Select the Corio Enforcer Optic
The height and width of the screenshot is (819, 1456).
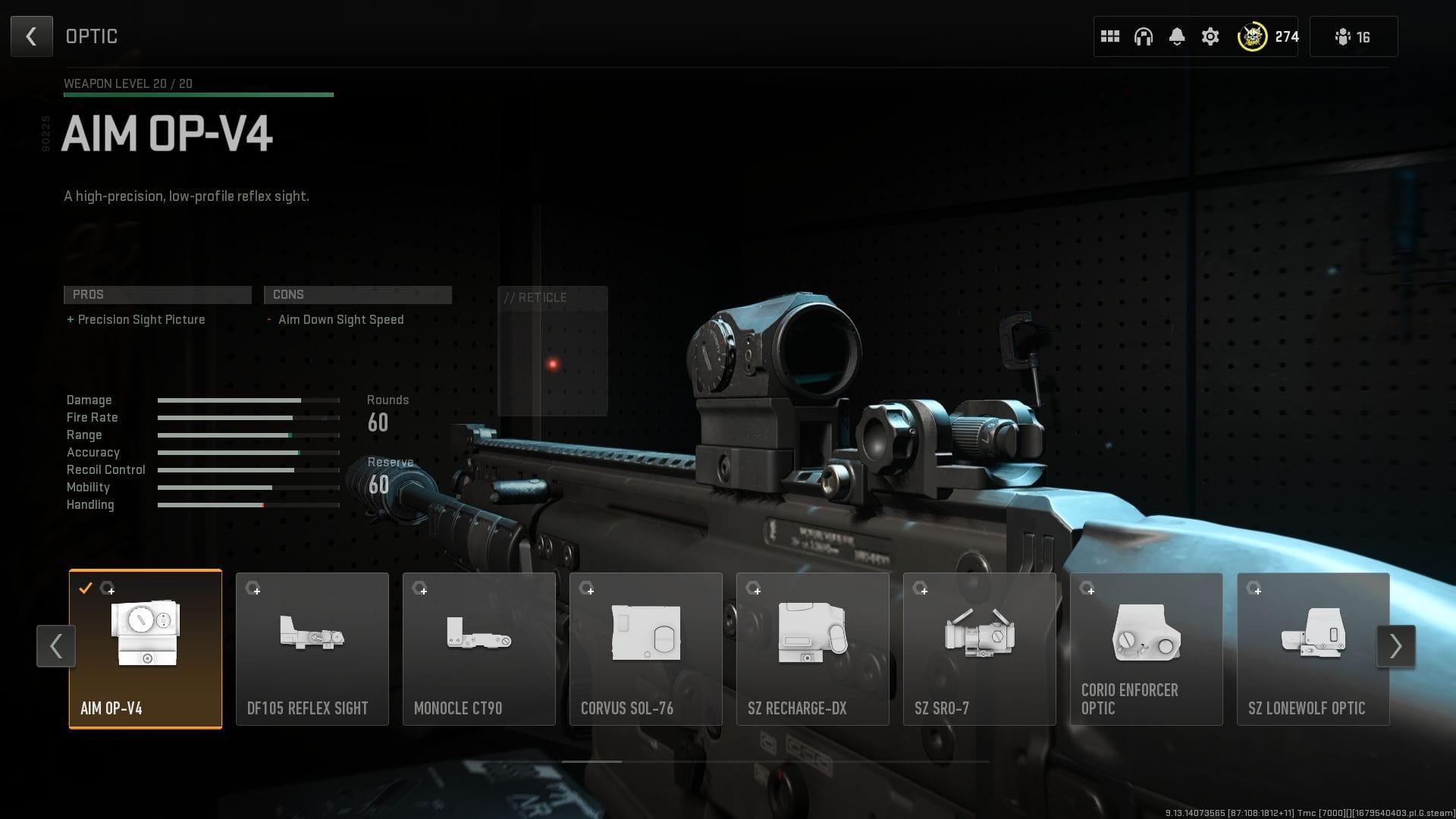1146,648
